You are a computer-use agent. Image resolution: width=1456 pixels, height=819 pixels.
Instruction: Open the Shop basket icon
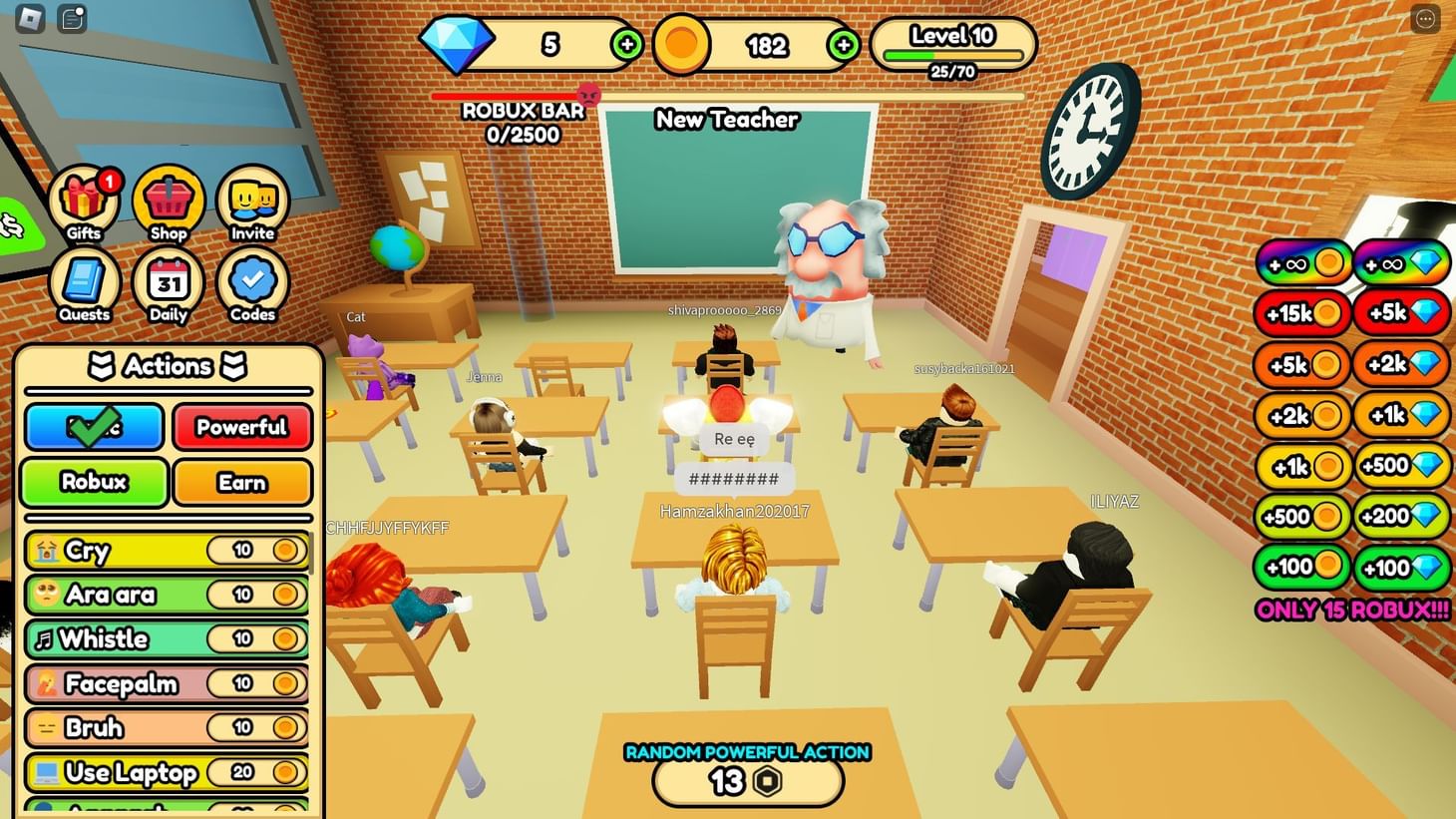pos(167,202)
